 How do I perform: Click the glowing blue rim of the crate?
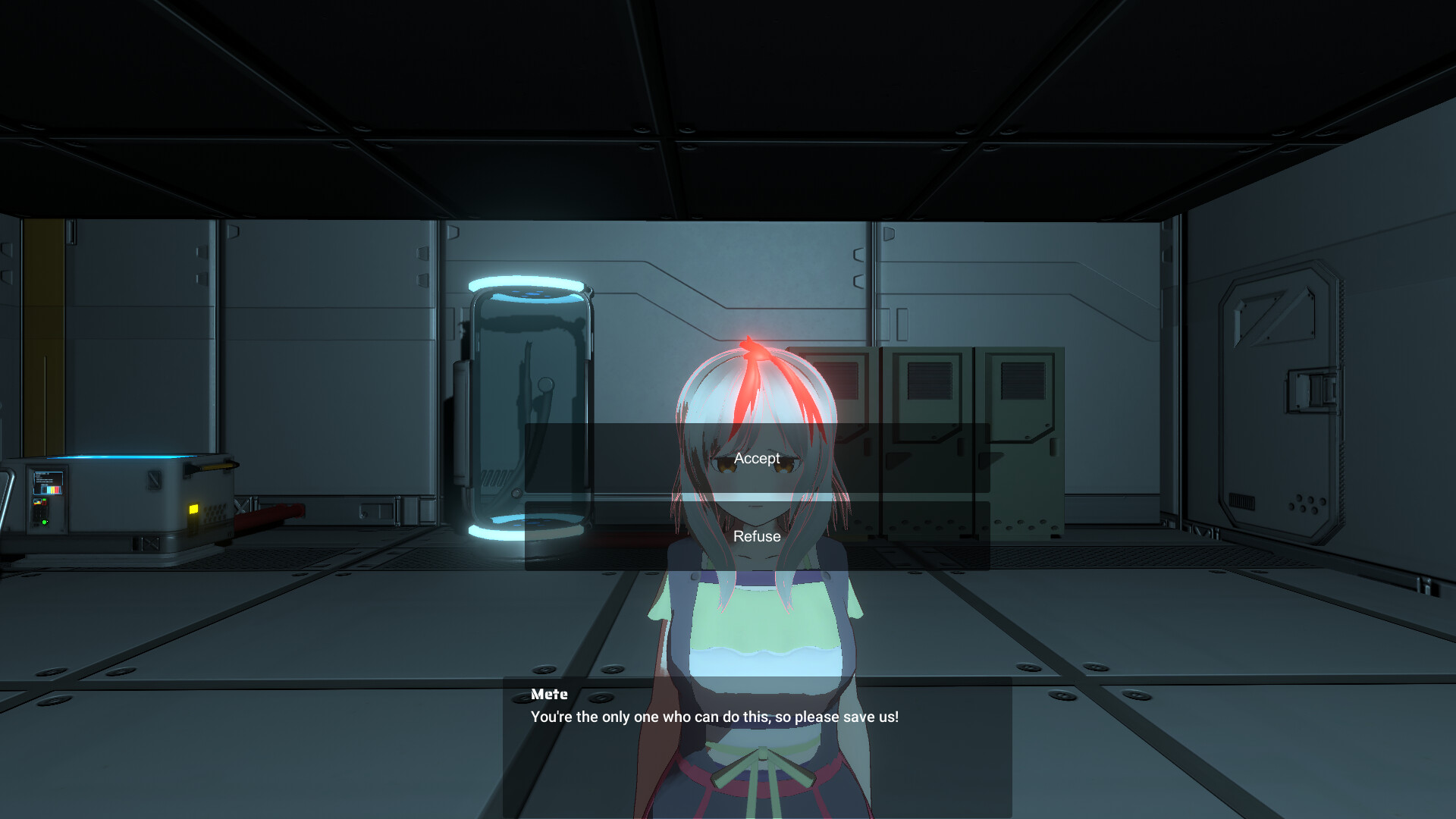(118, 457)
